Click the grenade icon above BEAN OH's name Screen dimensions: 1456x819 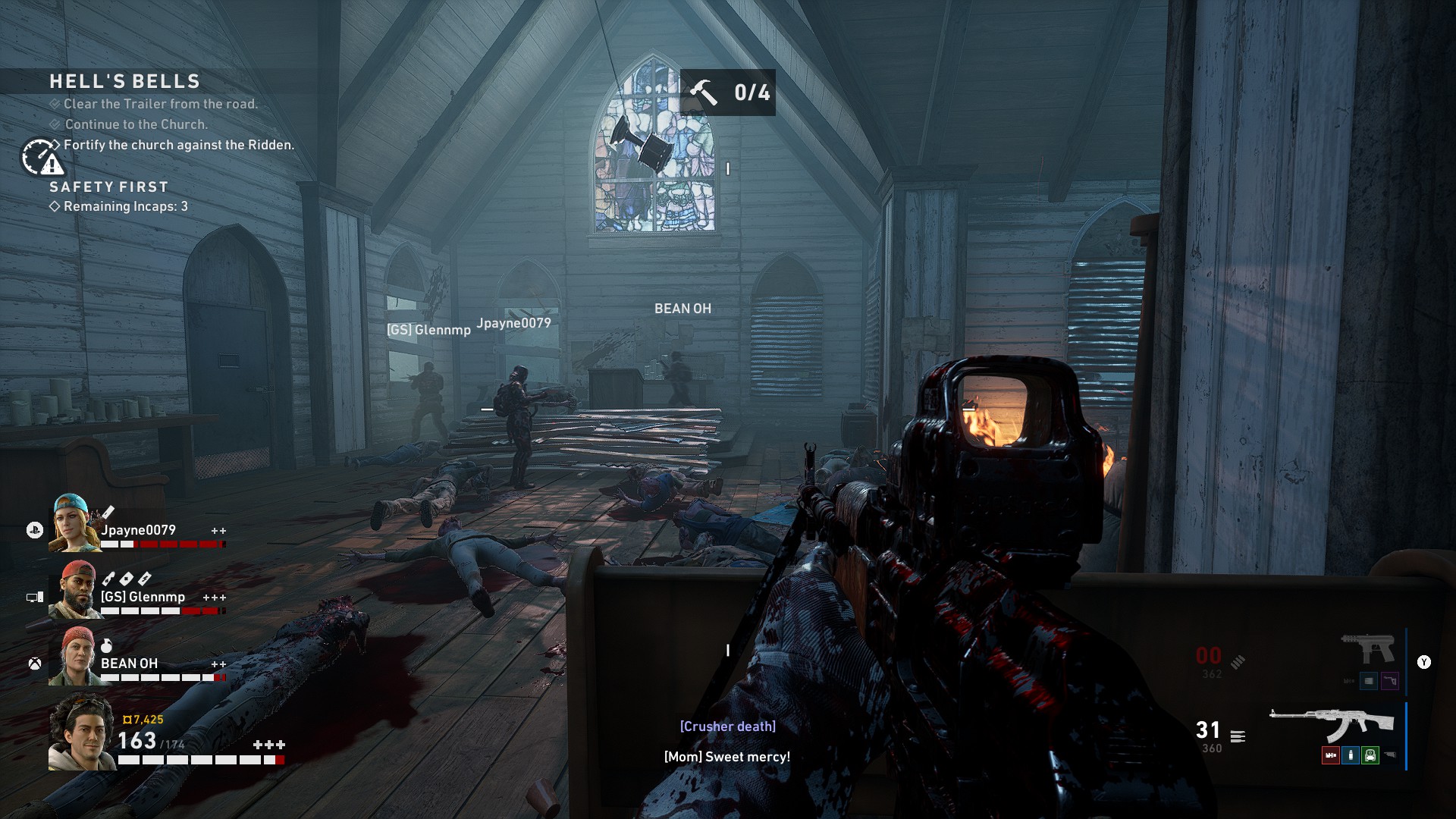107,645
